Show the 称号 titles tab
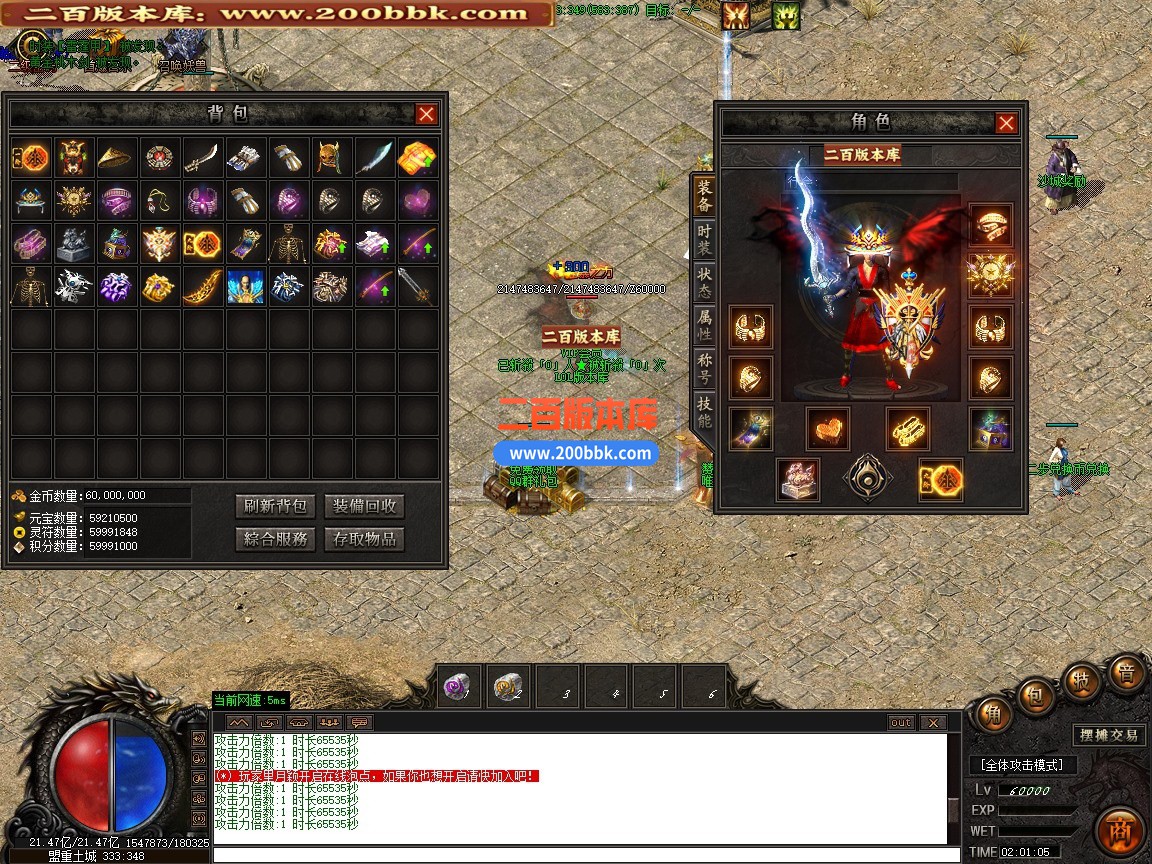The width and height of the screenshot is (1152, 864). click(705, 369)
